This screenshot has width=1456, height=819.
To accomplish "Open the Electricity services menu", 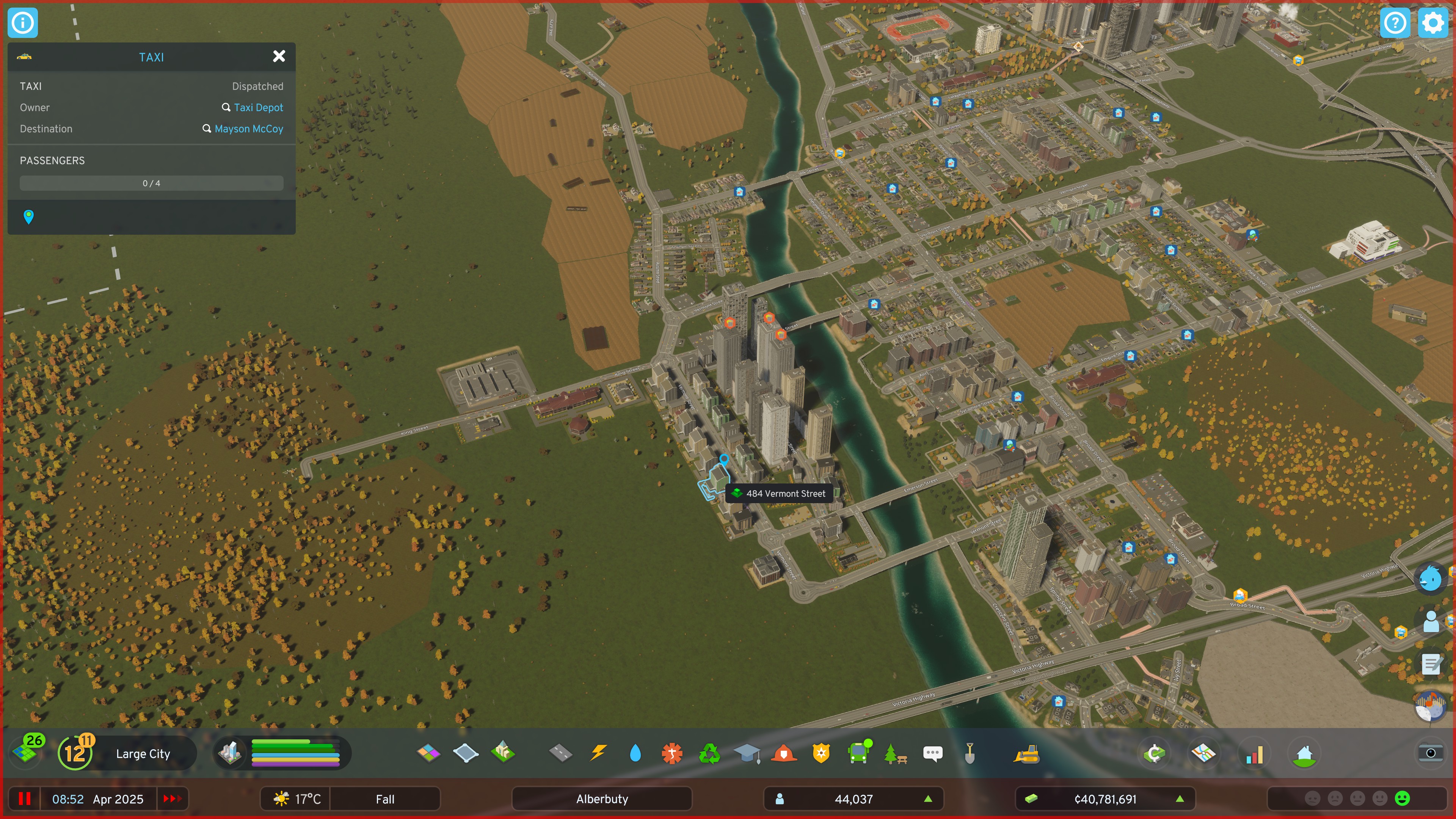I will point(598,753).
